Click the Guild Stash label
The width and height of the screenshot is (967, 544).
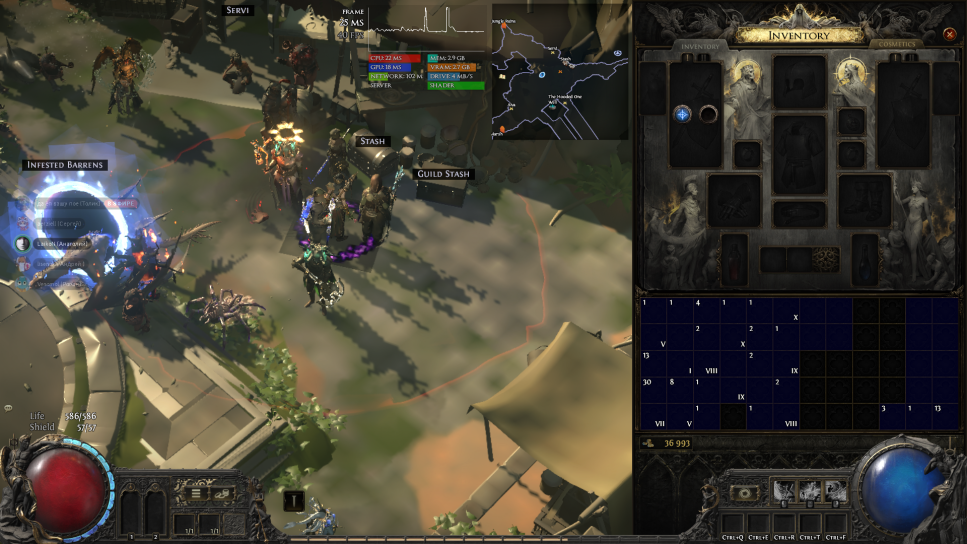point(443,174)
